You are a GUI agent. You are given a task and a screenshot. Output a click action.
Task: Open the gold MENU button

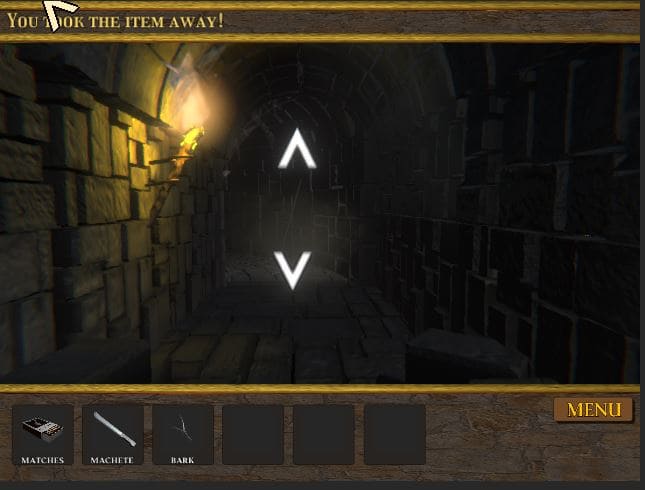594,410
